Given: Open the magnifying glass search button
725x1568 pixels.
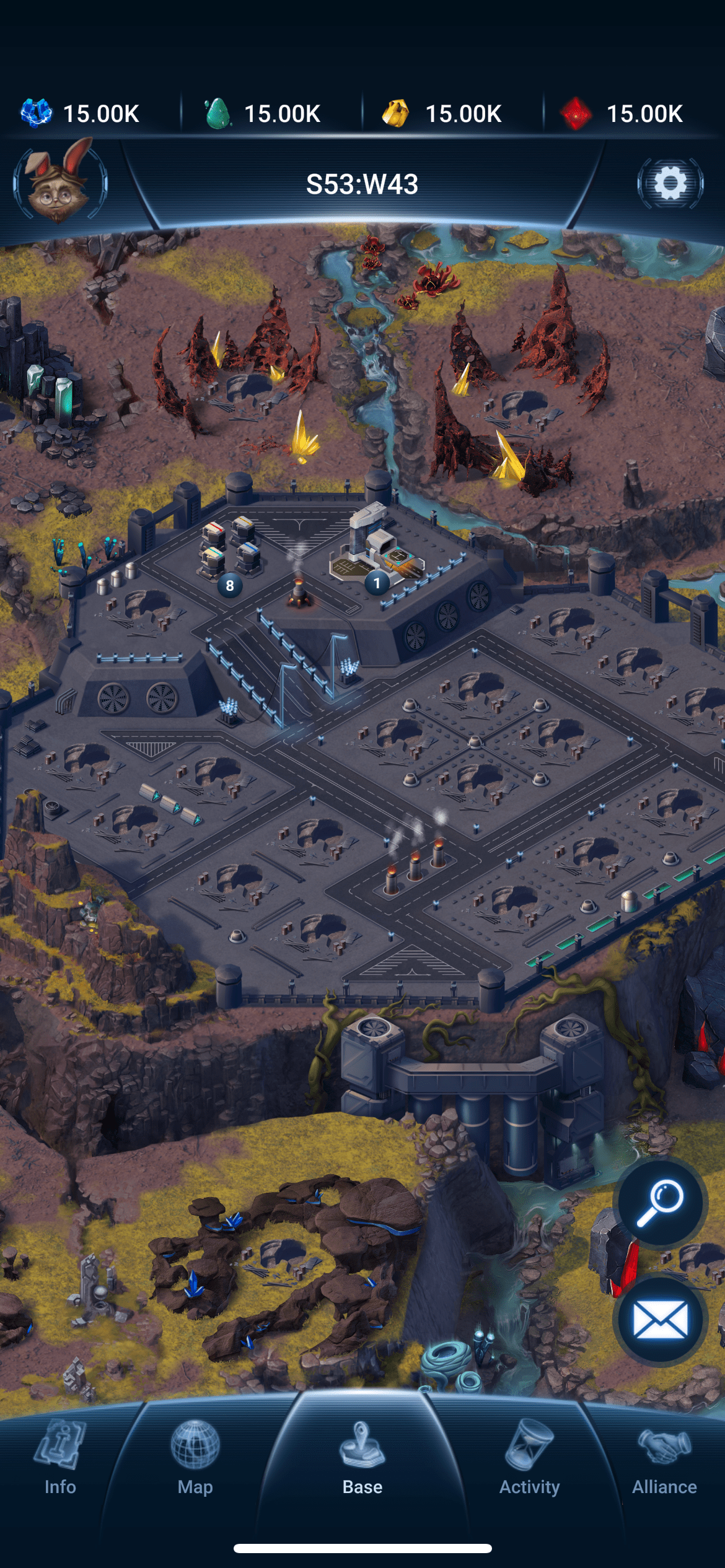Looking at the screenshot, I should click(661, 1202).
